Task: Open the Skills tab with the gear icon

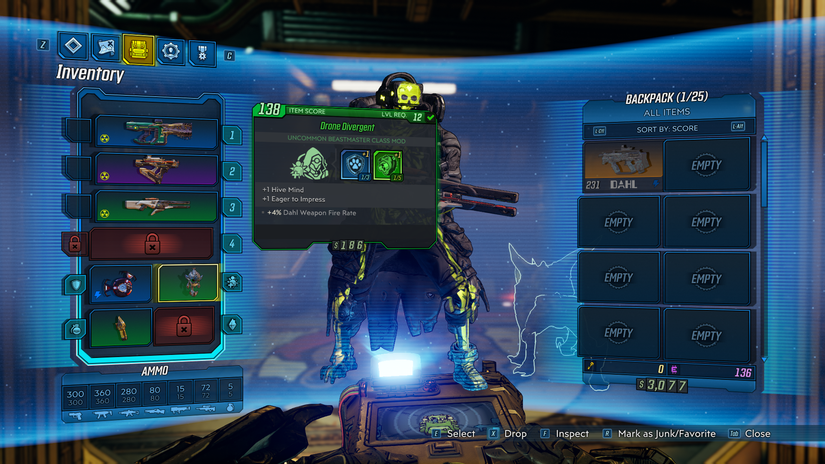Action: point(170,49)
